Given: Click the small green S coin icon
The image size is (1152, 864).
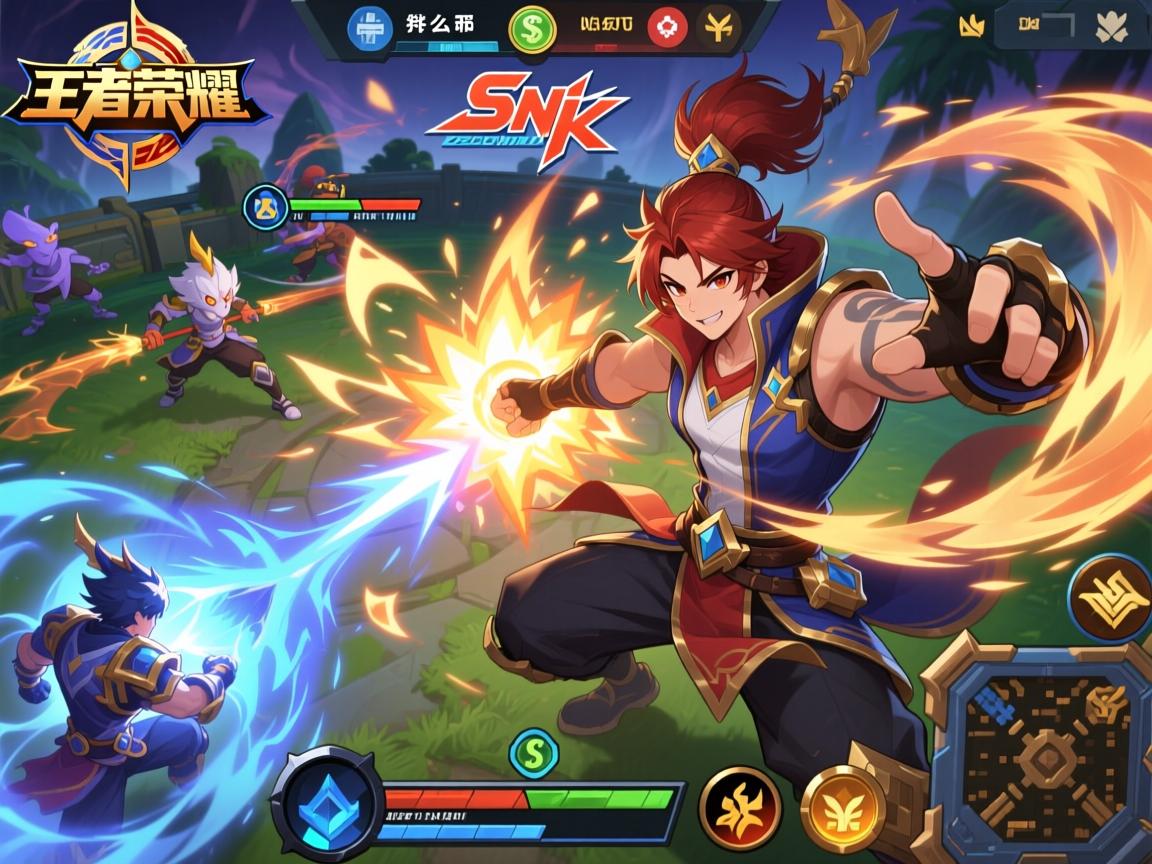Looking at the screenshot, I should click(x=533, y=752).
